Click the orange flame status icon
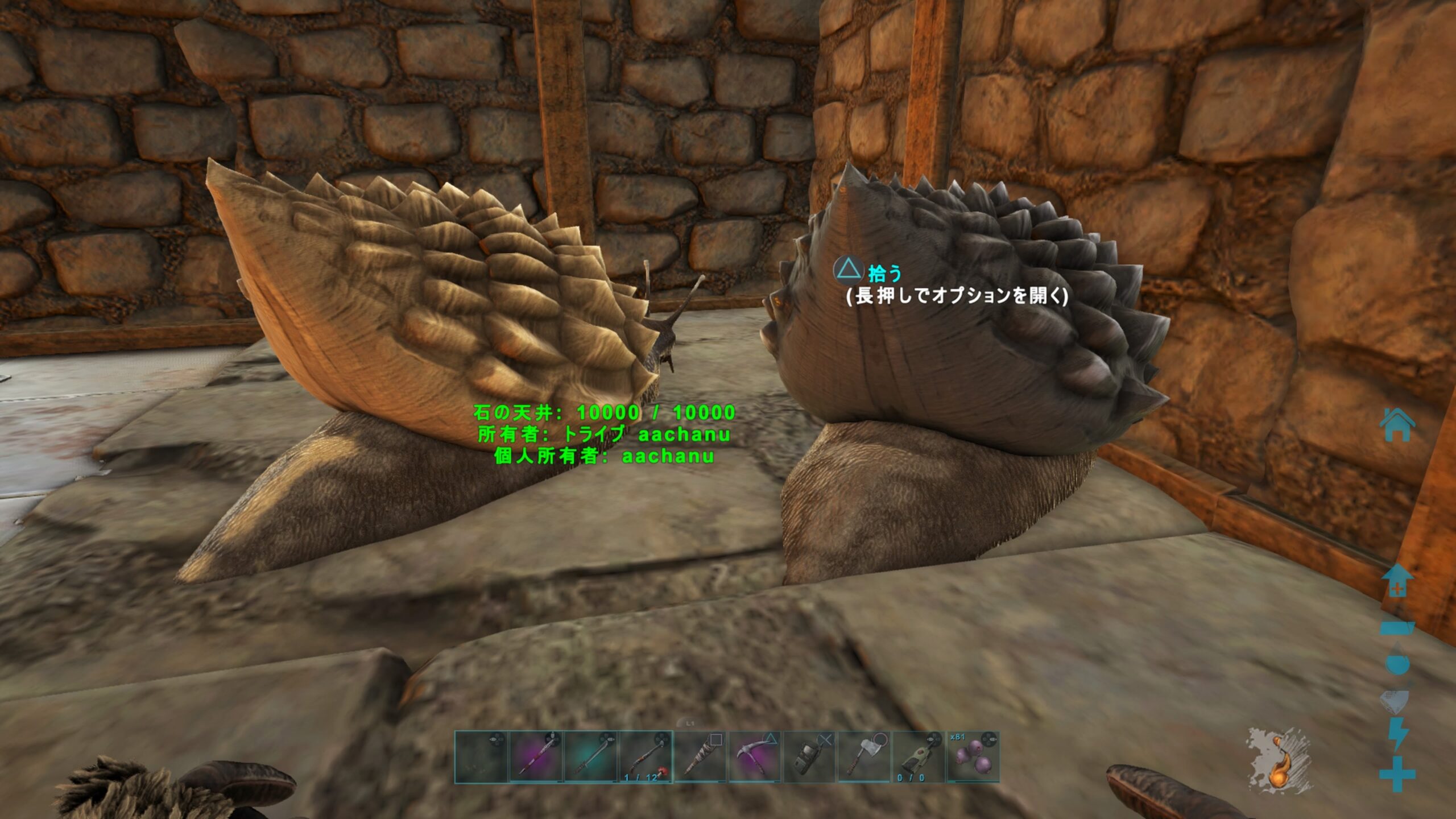 [1280, 761]
